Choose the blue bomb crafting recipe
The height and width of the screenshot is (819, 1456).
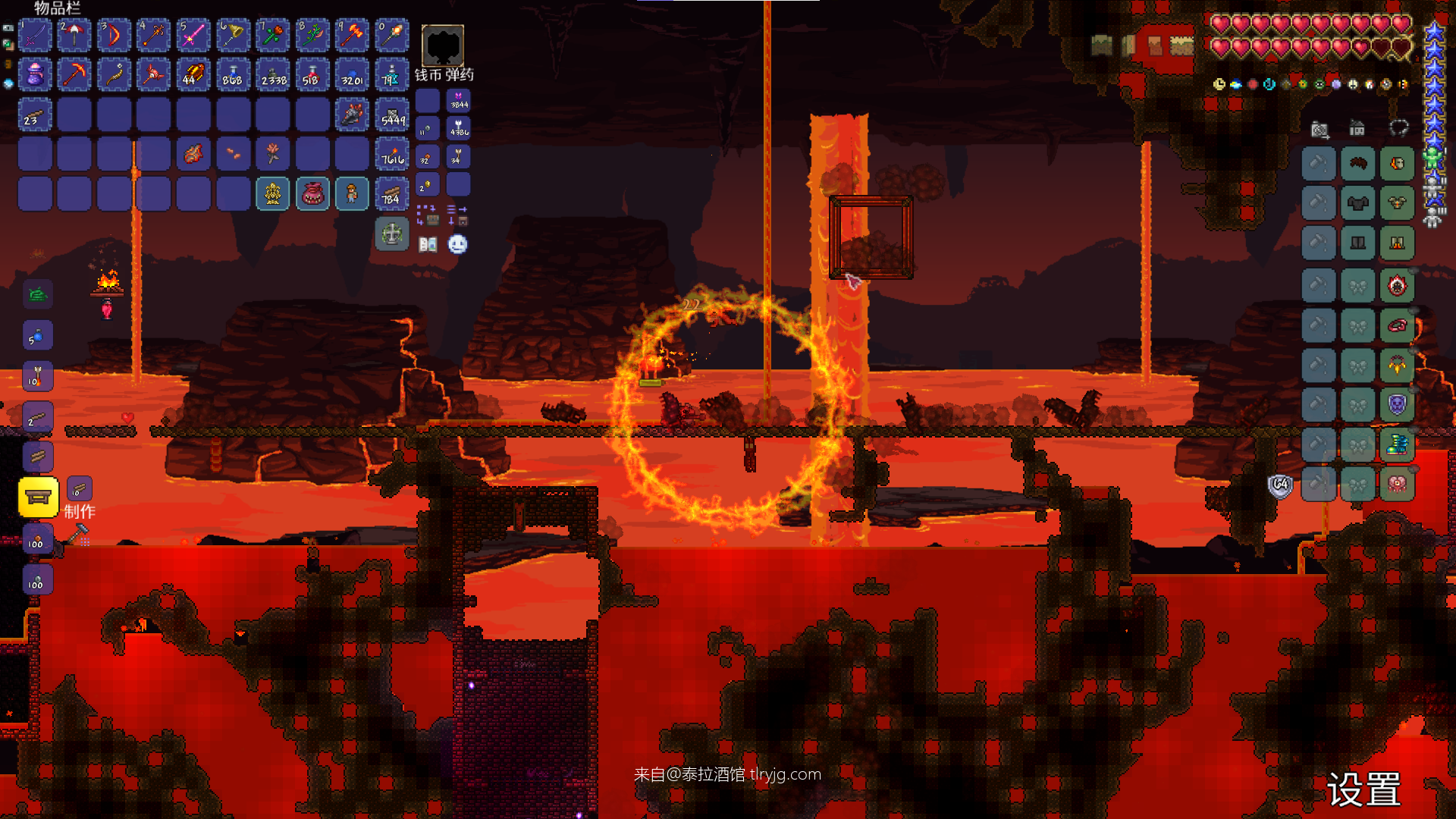38,335
